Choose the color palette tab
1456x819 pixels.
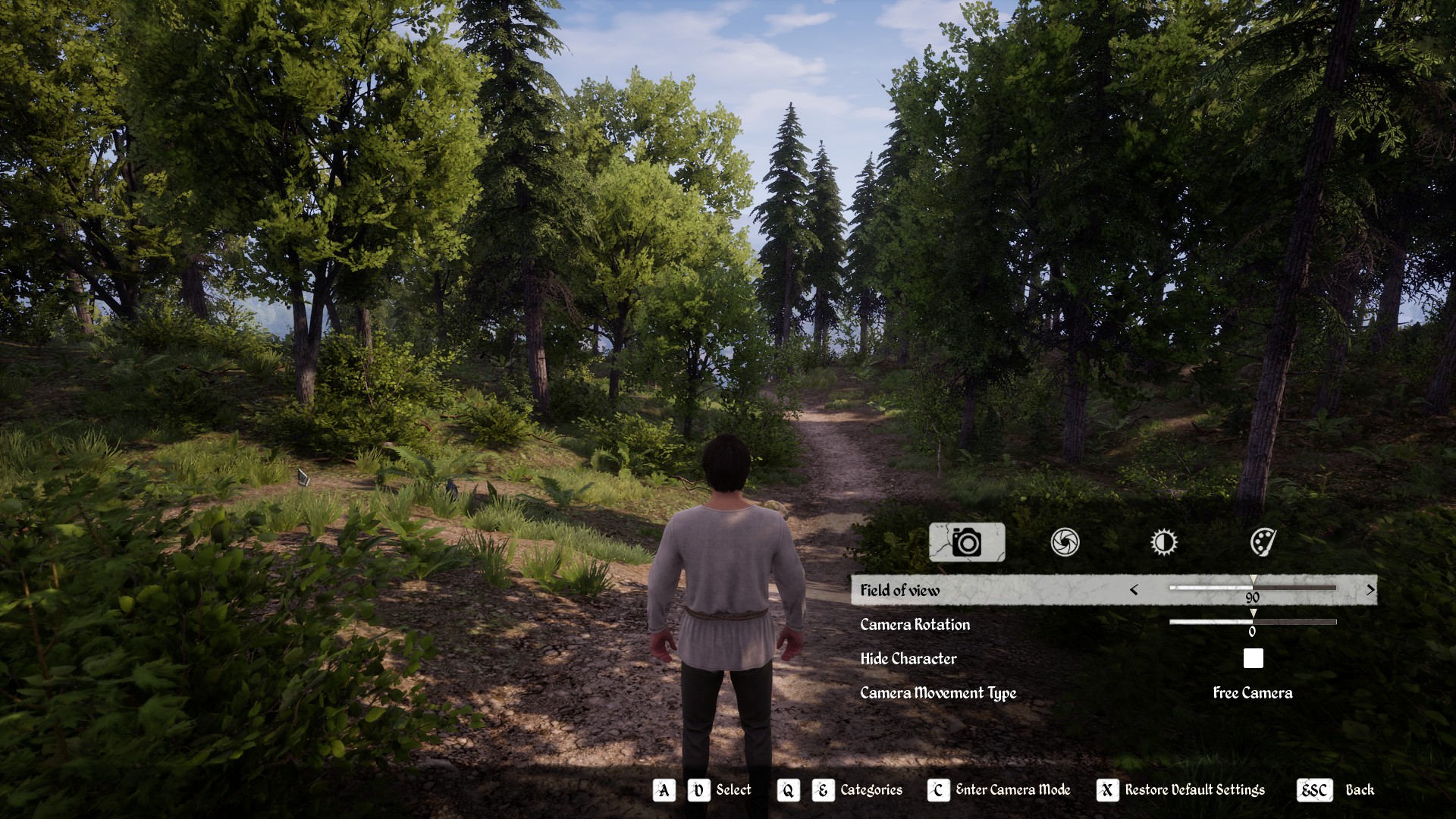[x=1263, y=542]
